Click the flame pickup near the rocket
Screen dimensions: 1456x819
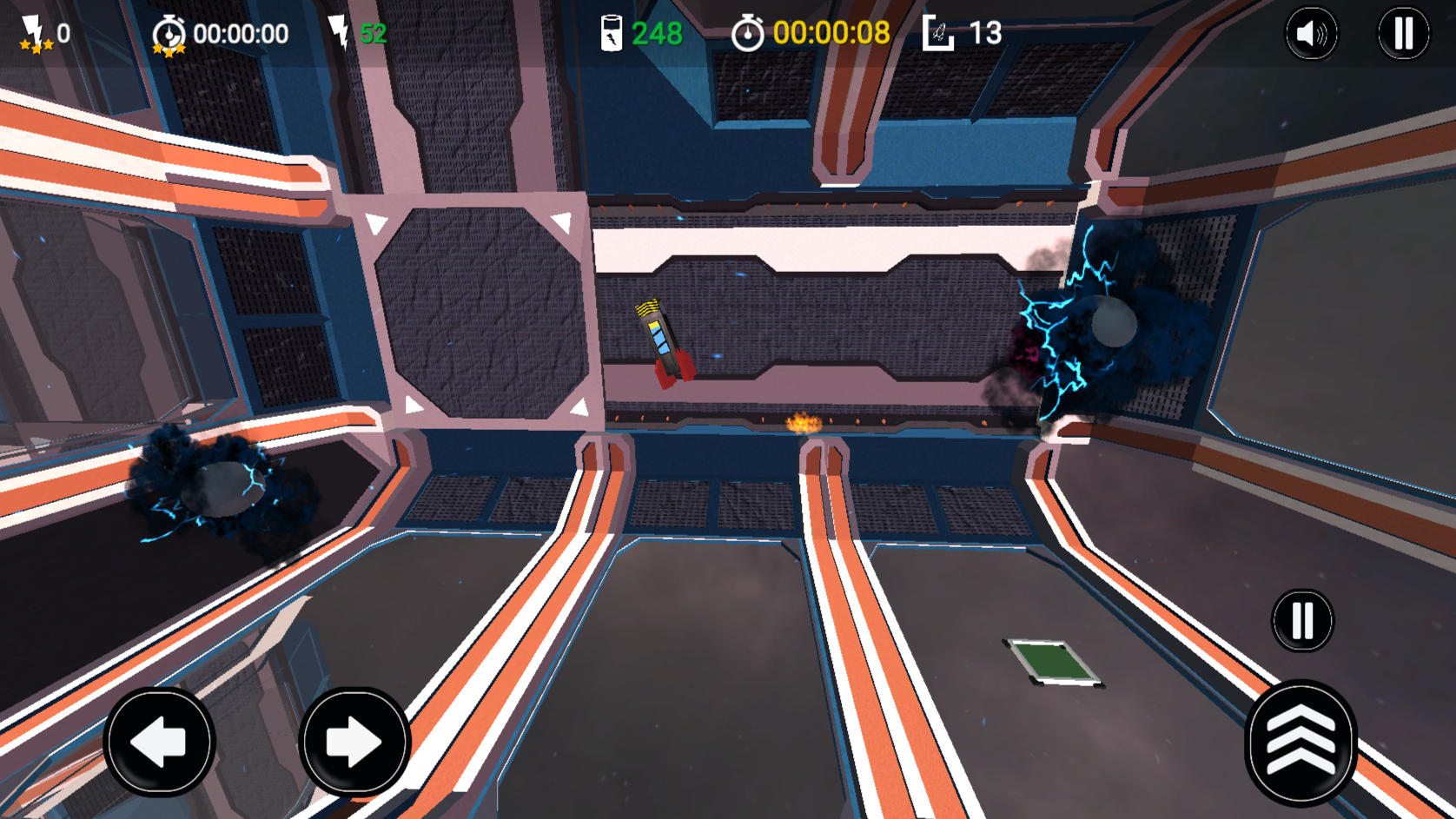803,422
